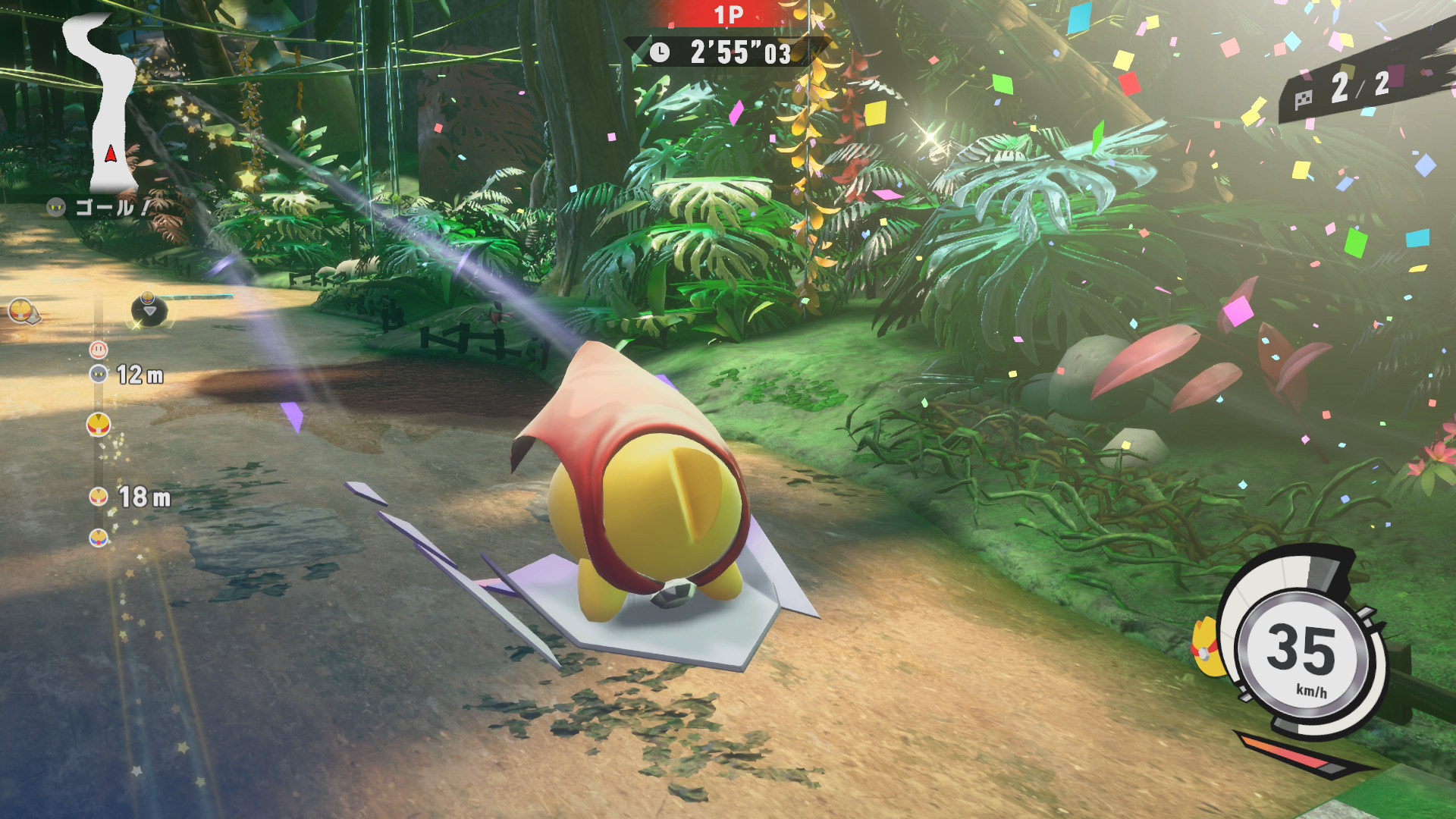Screen dimensions: 1456x819
Task: Click the grey racer icon beside the ゴール label
Action: click(56, 207)
